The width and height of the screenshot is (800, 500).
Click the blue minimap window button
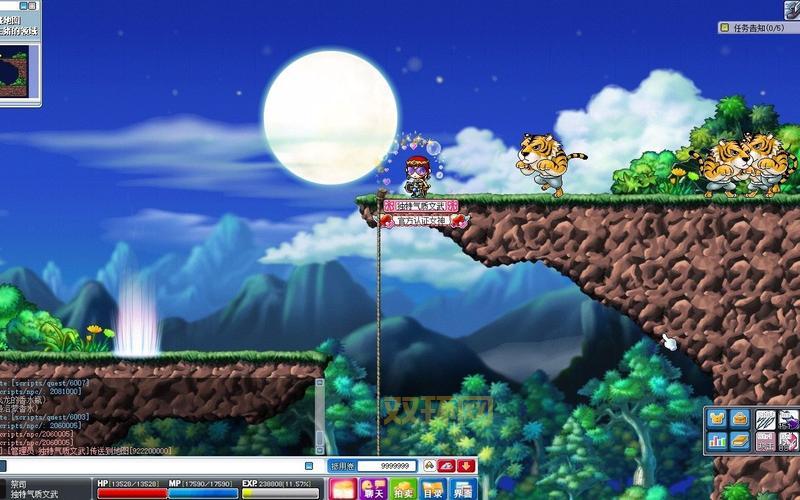point(24,7)
